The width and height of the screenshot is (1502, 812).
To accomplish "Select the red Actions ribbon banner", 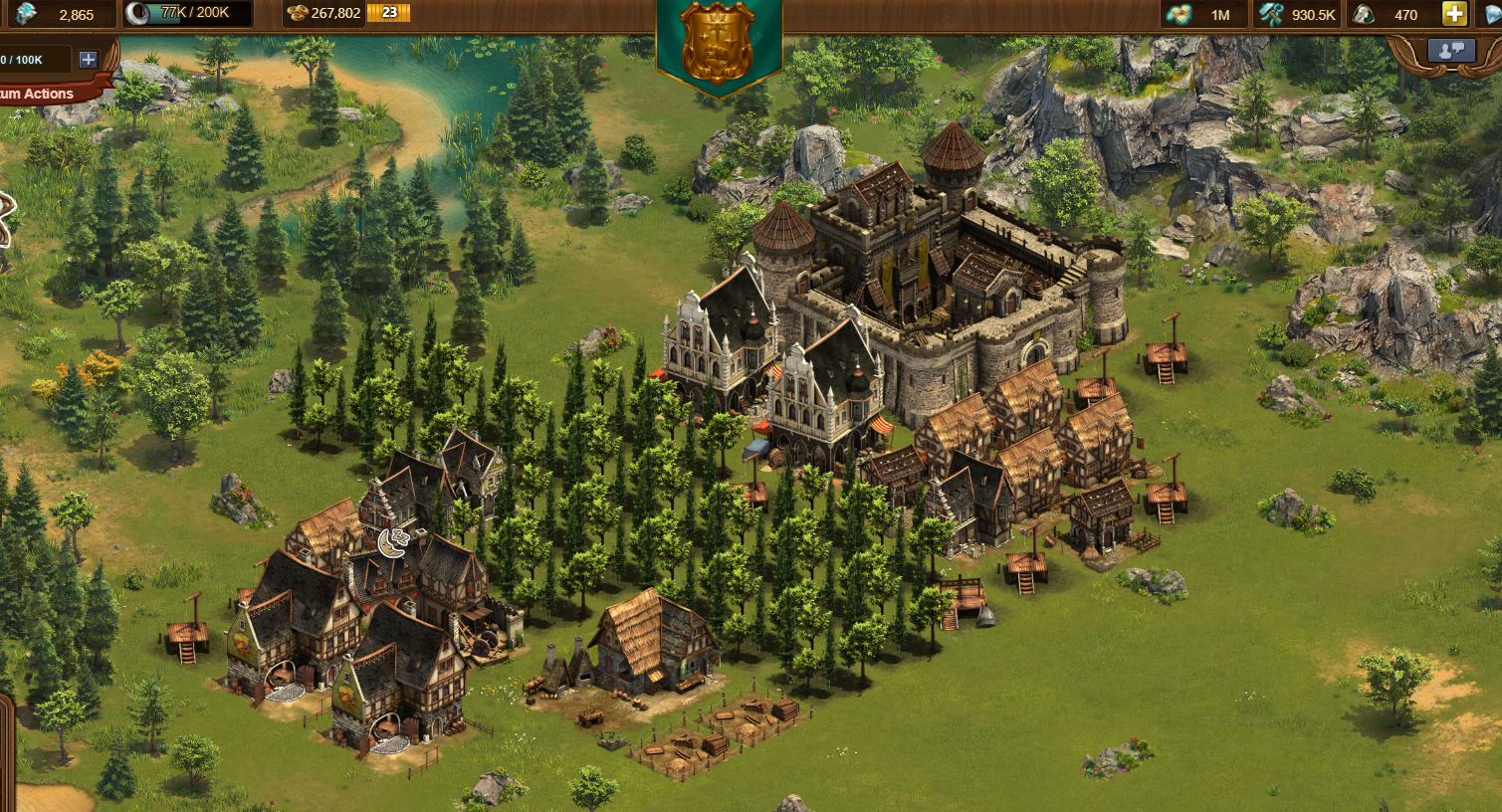I will click(x=45, y=94).
